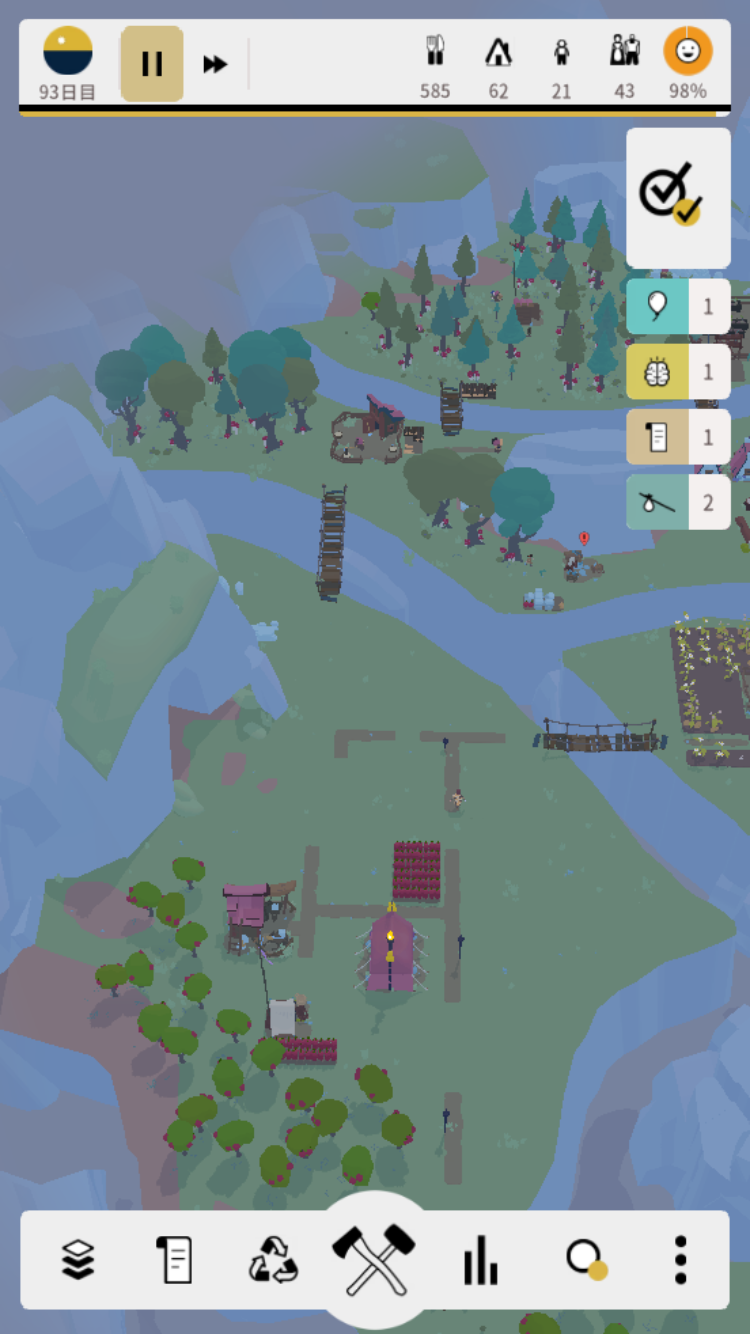
Task: Open the layers overlay menu
Action: click(x=78, y=1259)
